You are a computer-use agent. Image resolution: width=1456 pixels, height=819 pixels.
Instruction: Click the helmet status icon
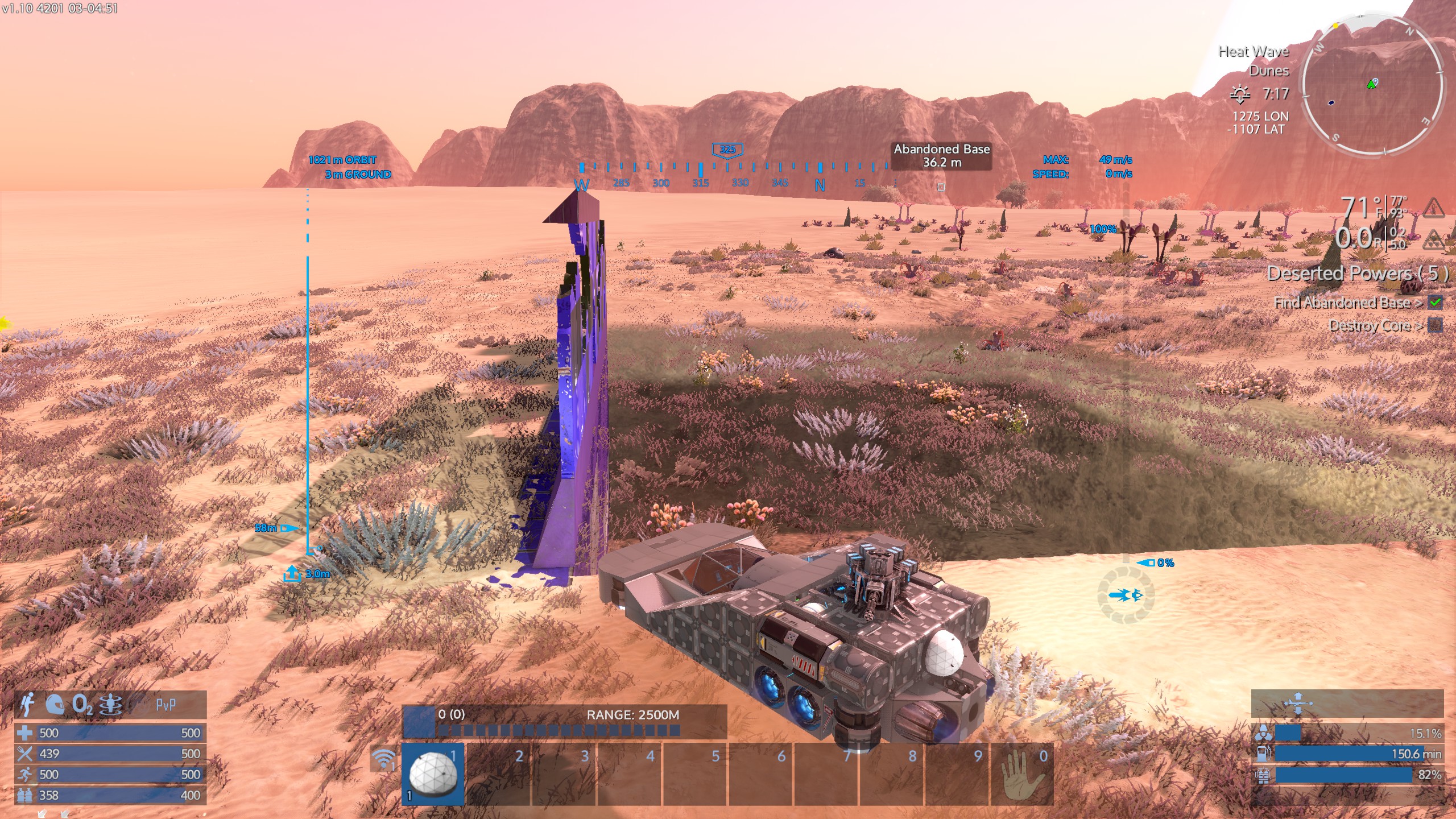tap(55, 705)
